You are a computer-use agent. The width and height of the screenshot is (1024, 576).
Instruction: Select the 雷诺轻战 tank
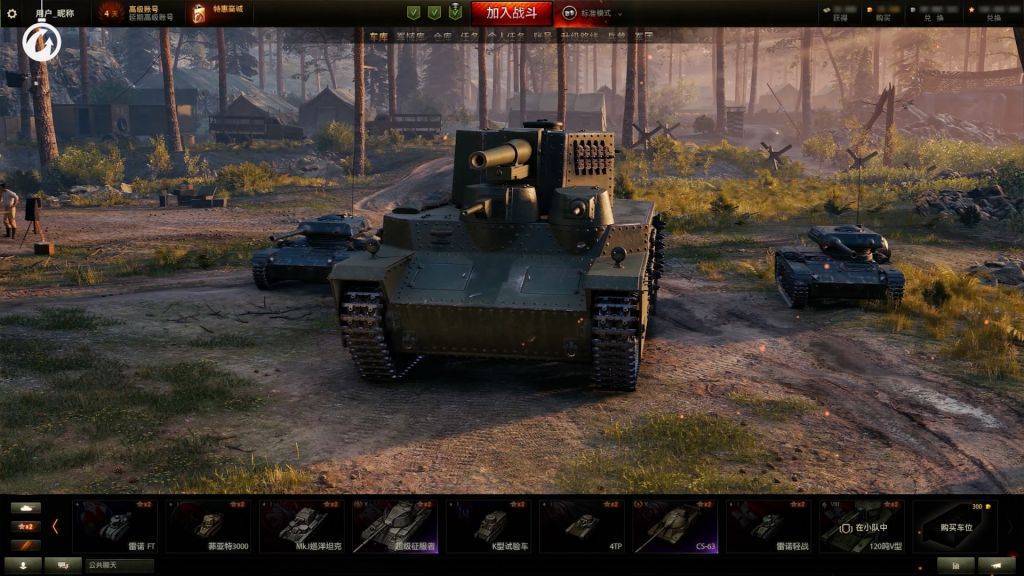769,526
